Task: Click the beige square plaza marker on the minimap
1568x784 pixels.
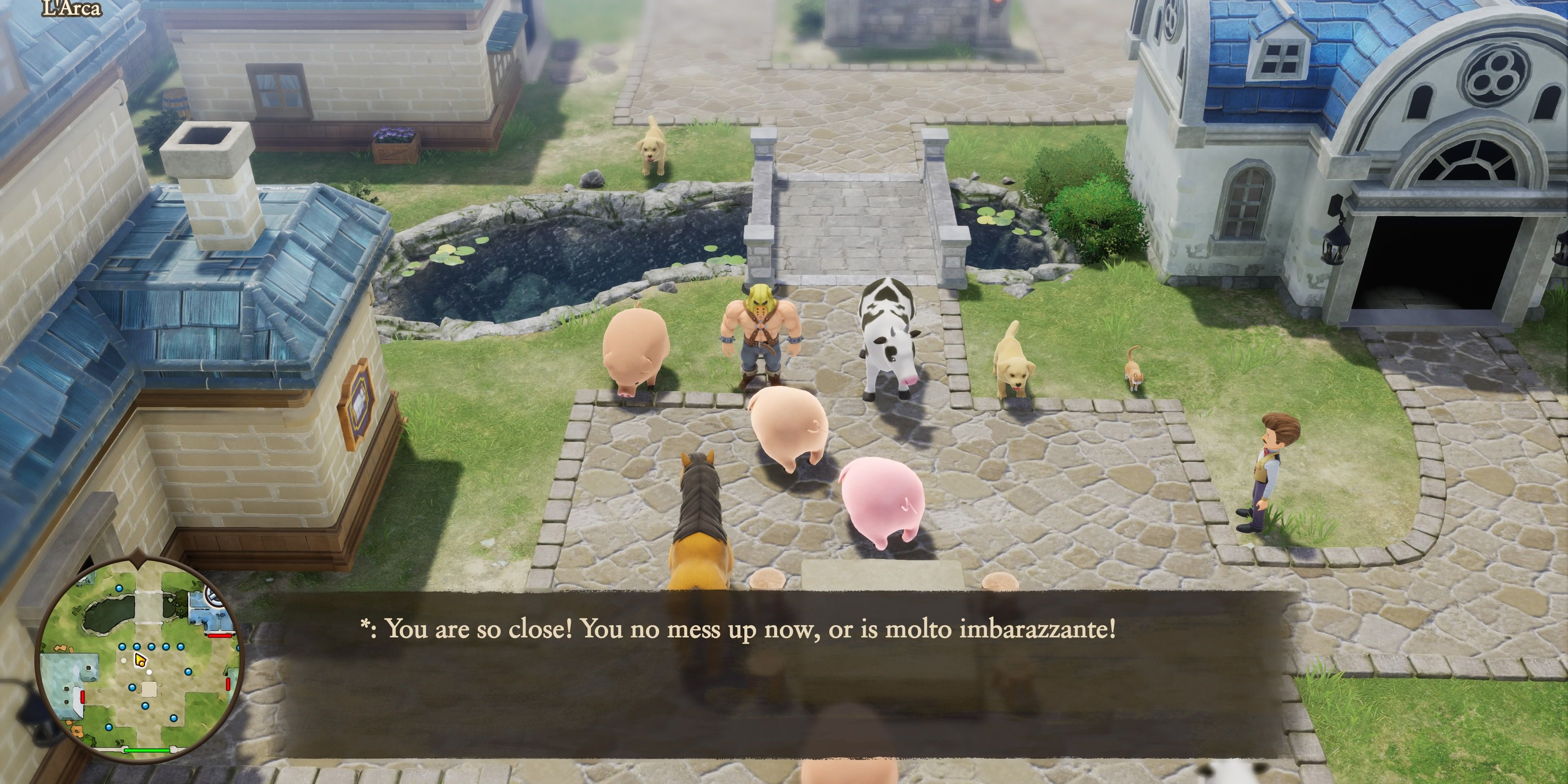Action: [149, 689]
